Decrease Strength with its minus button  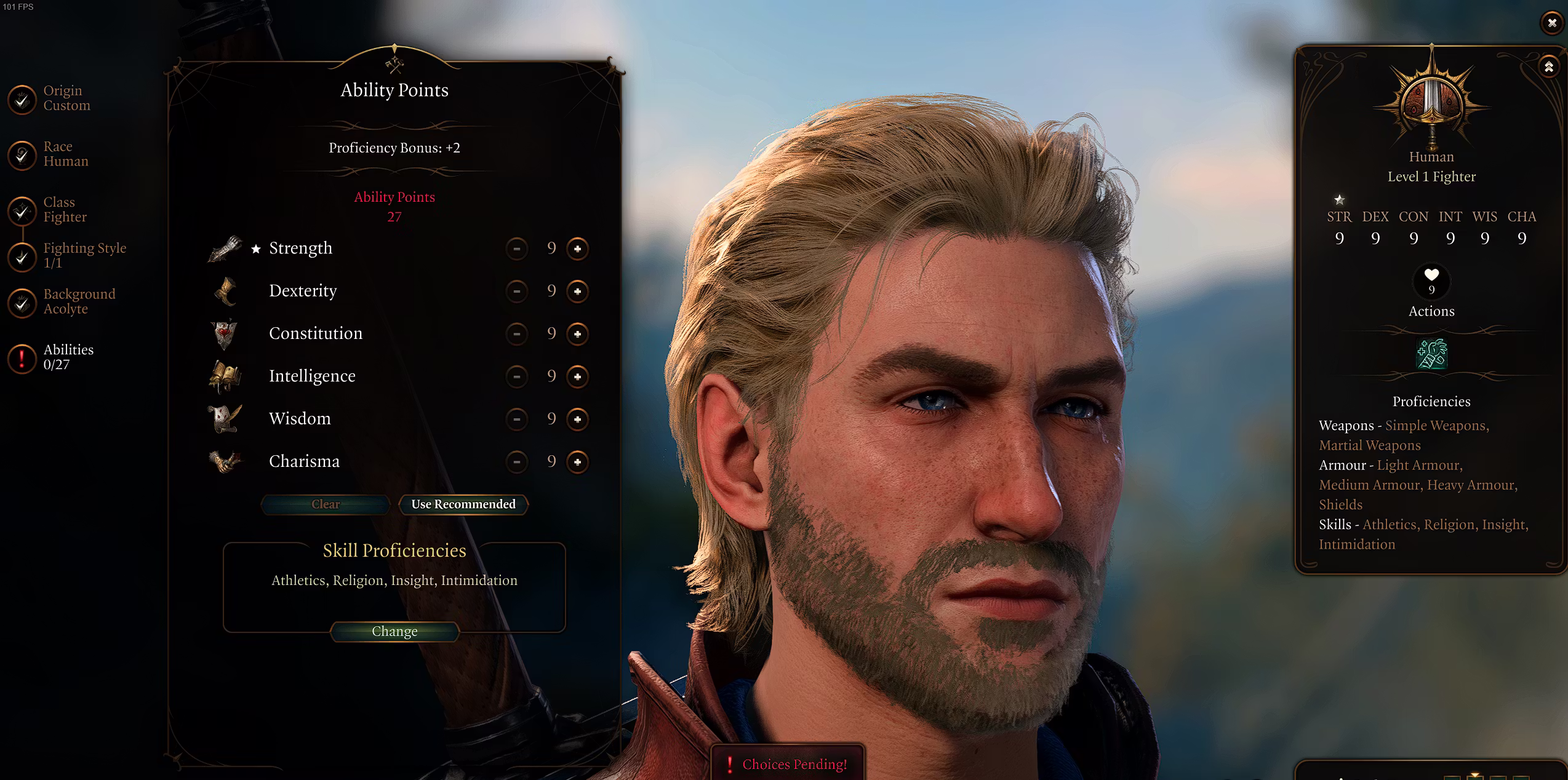517,249
